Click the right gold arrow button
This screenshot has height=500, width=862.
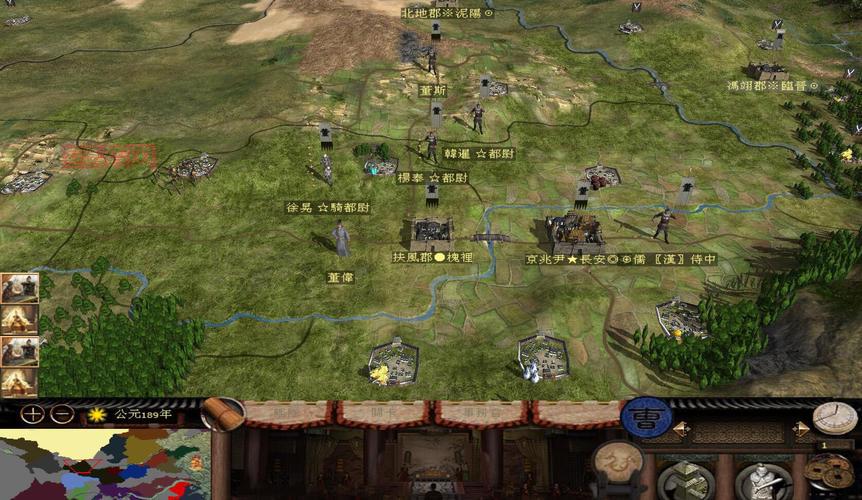(x=800, y=429)
